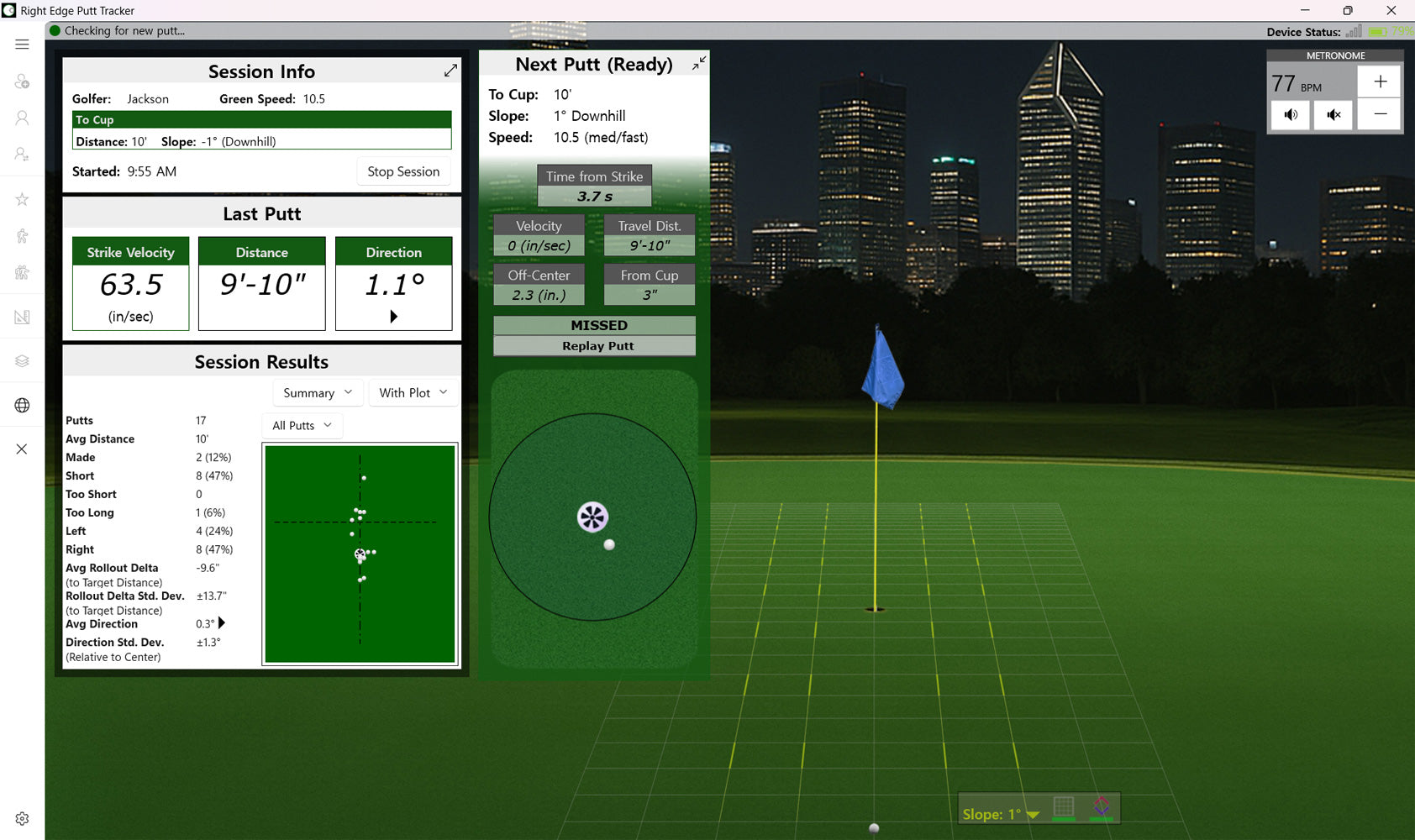Open the Summary results dropdown

(318, 393)
